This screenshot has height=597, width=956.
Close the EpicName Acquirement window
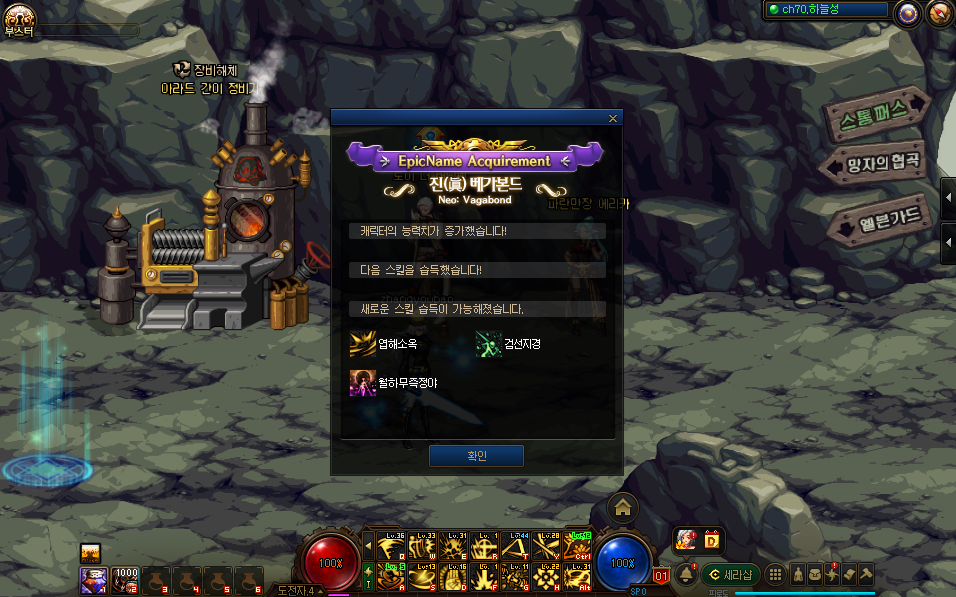pyautogui.click(x=612, y=118)
